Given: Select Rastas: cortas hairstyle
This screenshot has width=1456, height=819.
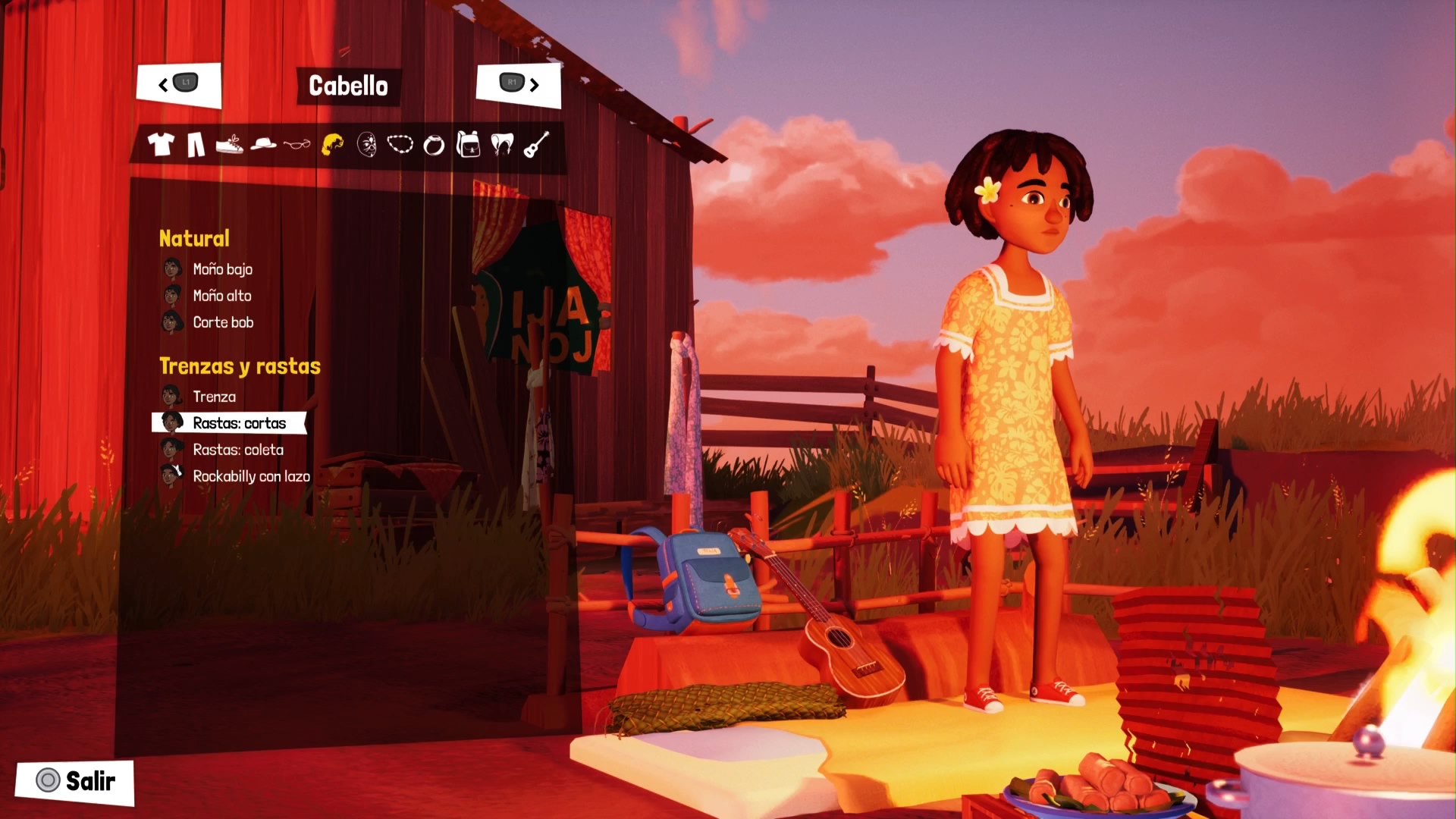Looking at the screenshot, I should coord(239,423).
